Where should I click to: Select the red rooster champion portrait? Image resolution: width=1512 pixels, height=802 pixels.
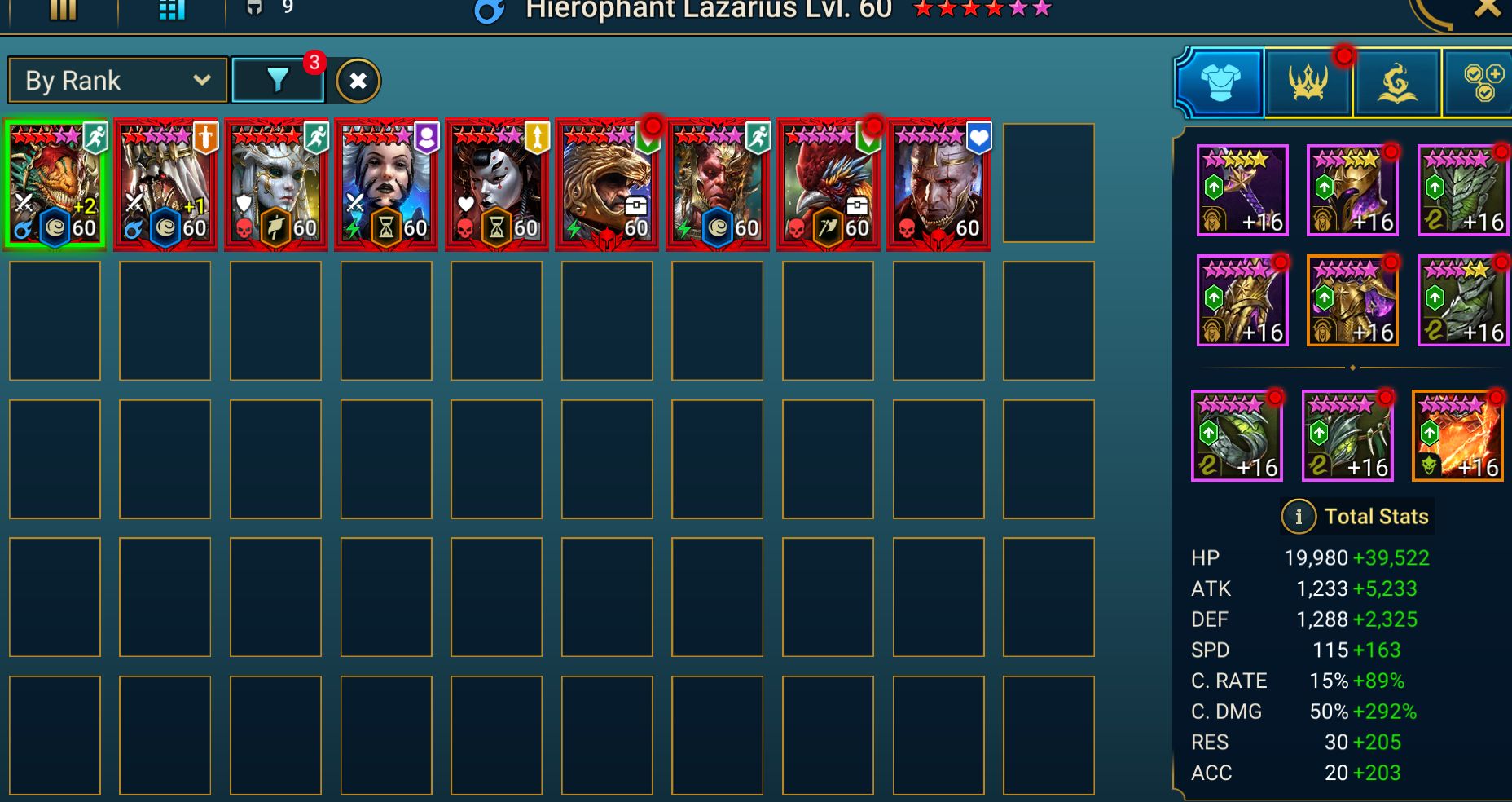coord(828,184)
